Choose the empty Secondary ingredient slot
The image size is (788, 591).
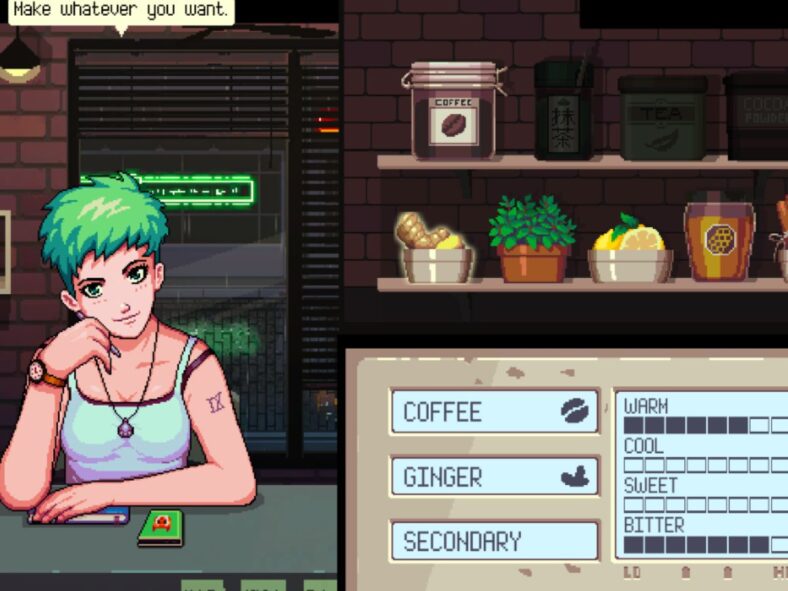coord(495,541)
